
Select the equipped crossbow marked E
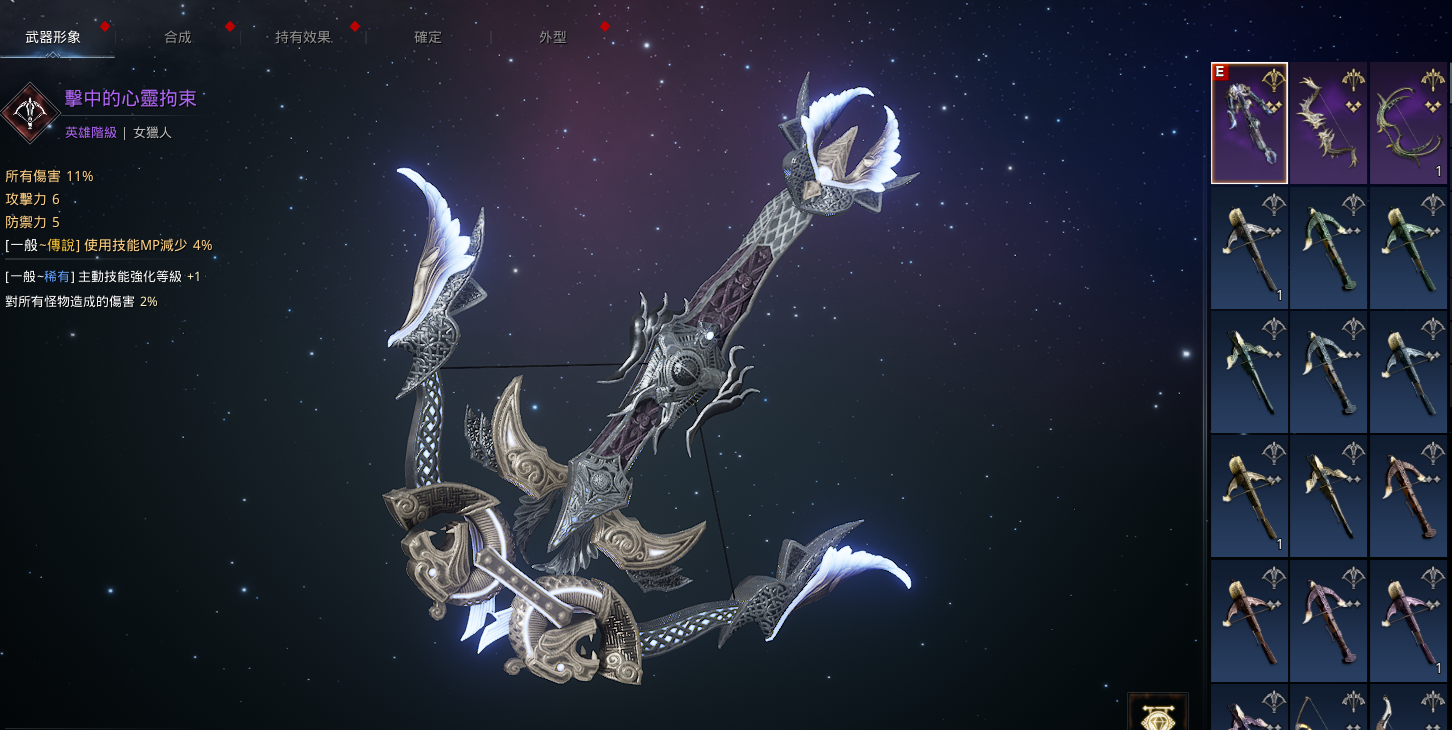[x=1249, y=123]
